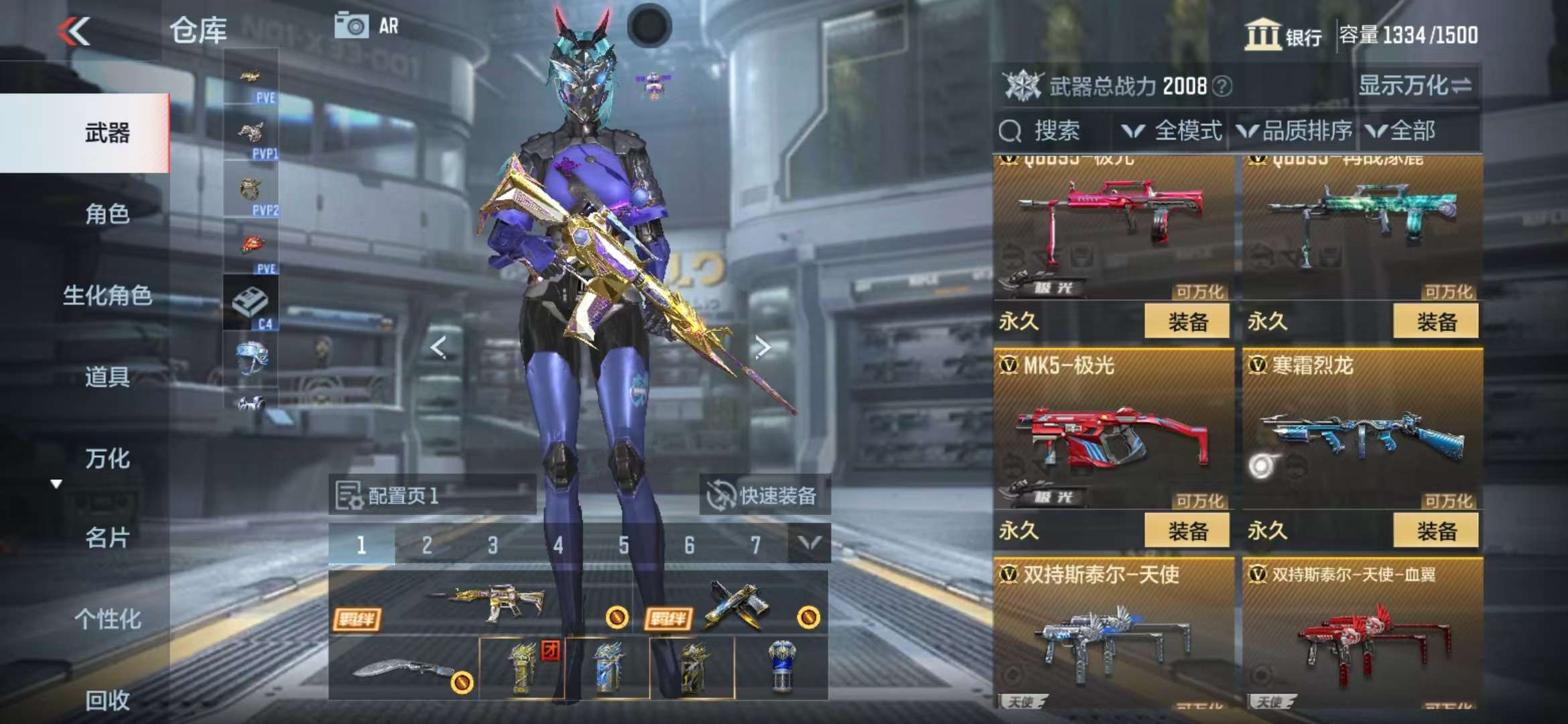Activate 快速装备 quick equip
The width and height of the screenshot is (1568, 724).
(x=765, y=496)
